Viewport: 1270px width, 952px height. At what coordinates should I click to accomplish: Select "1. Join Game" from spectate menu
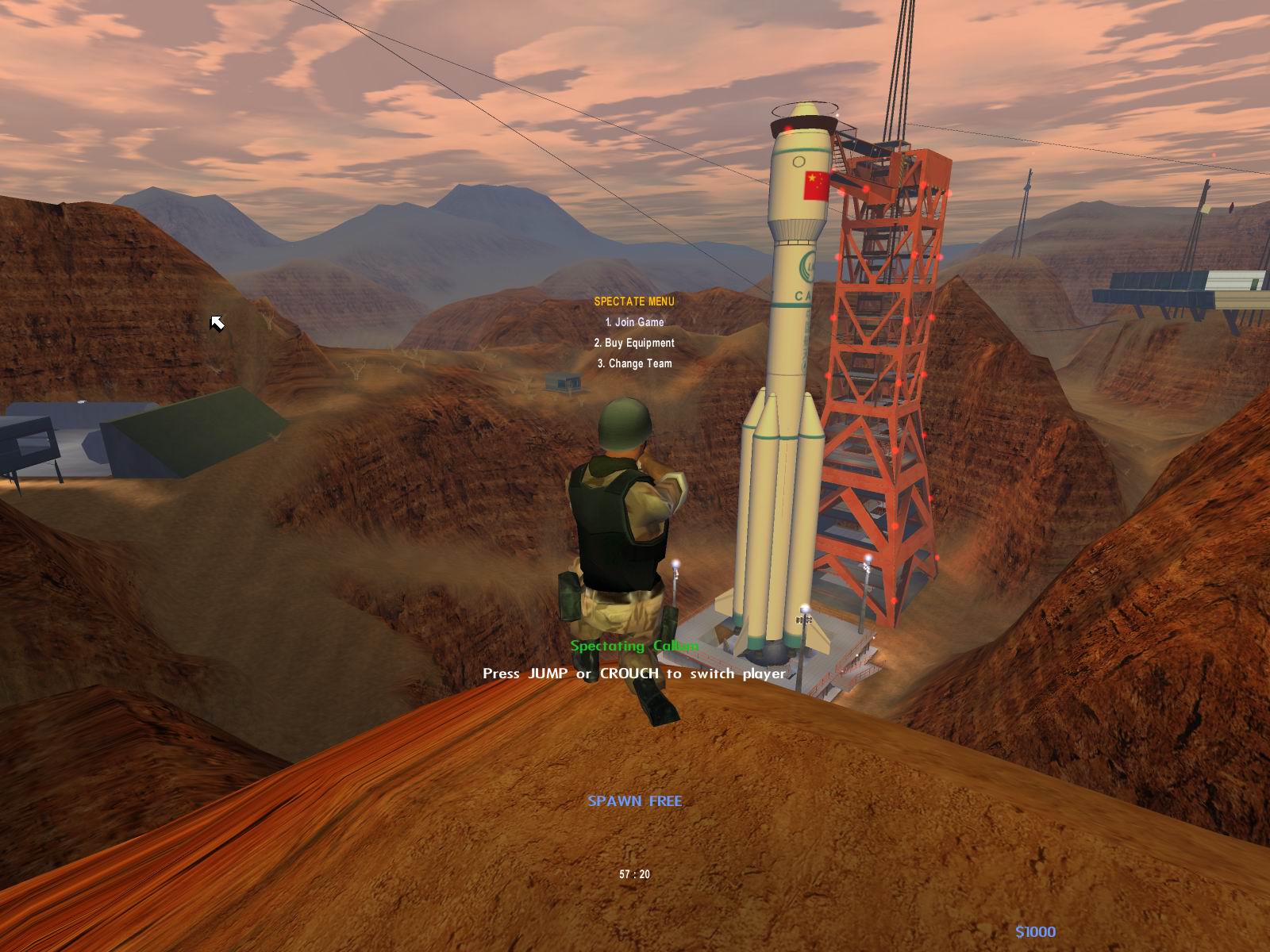[635, 323]
